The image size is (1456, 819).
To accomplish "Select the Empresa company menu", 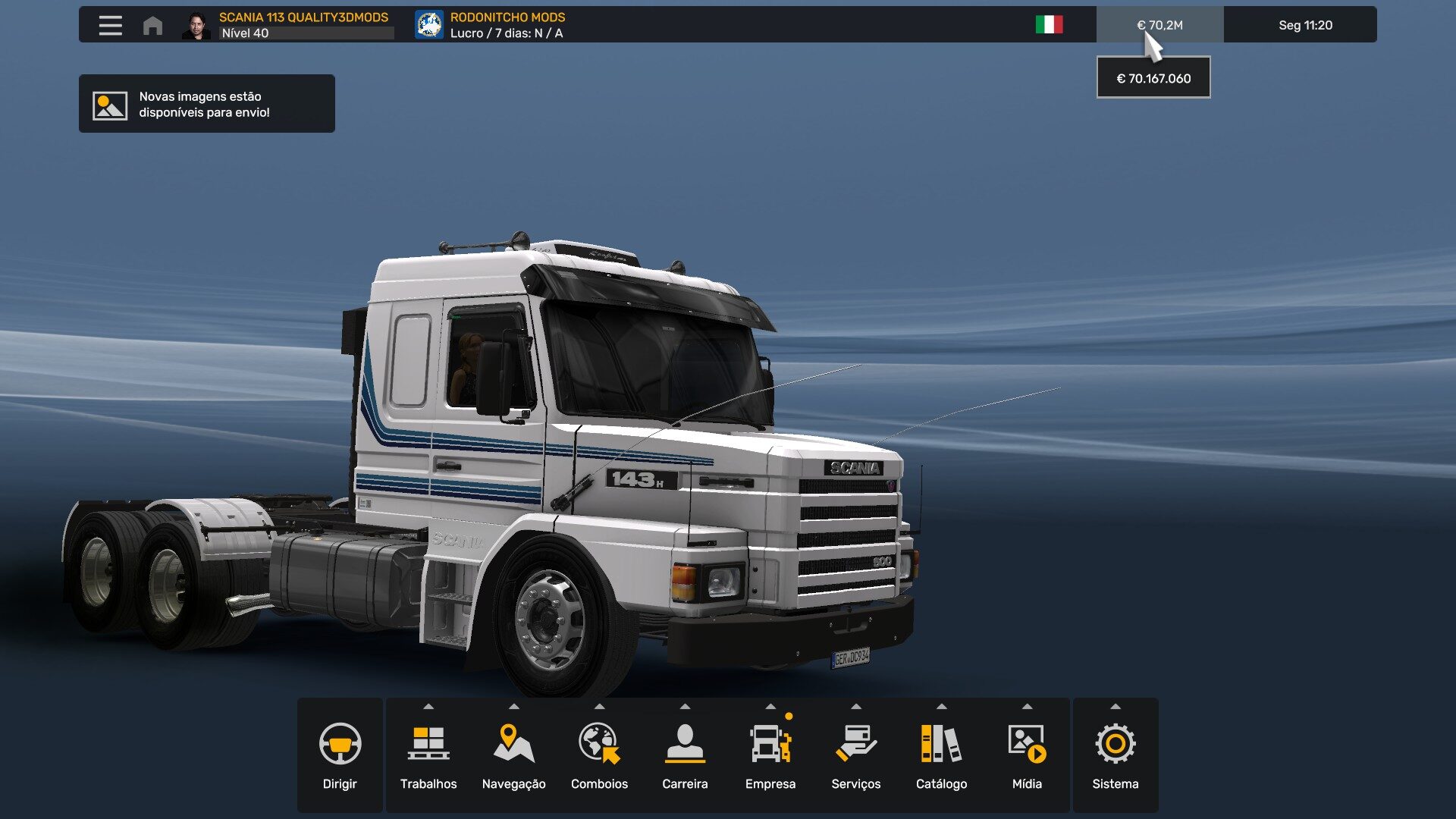I will click(x=770, y=755).
